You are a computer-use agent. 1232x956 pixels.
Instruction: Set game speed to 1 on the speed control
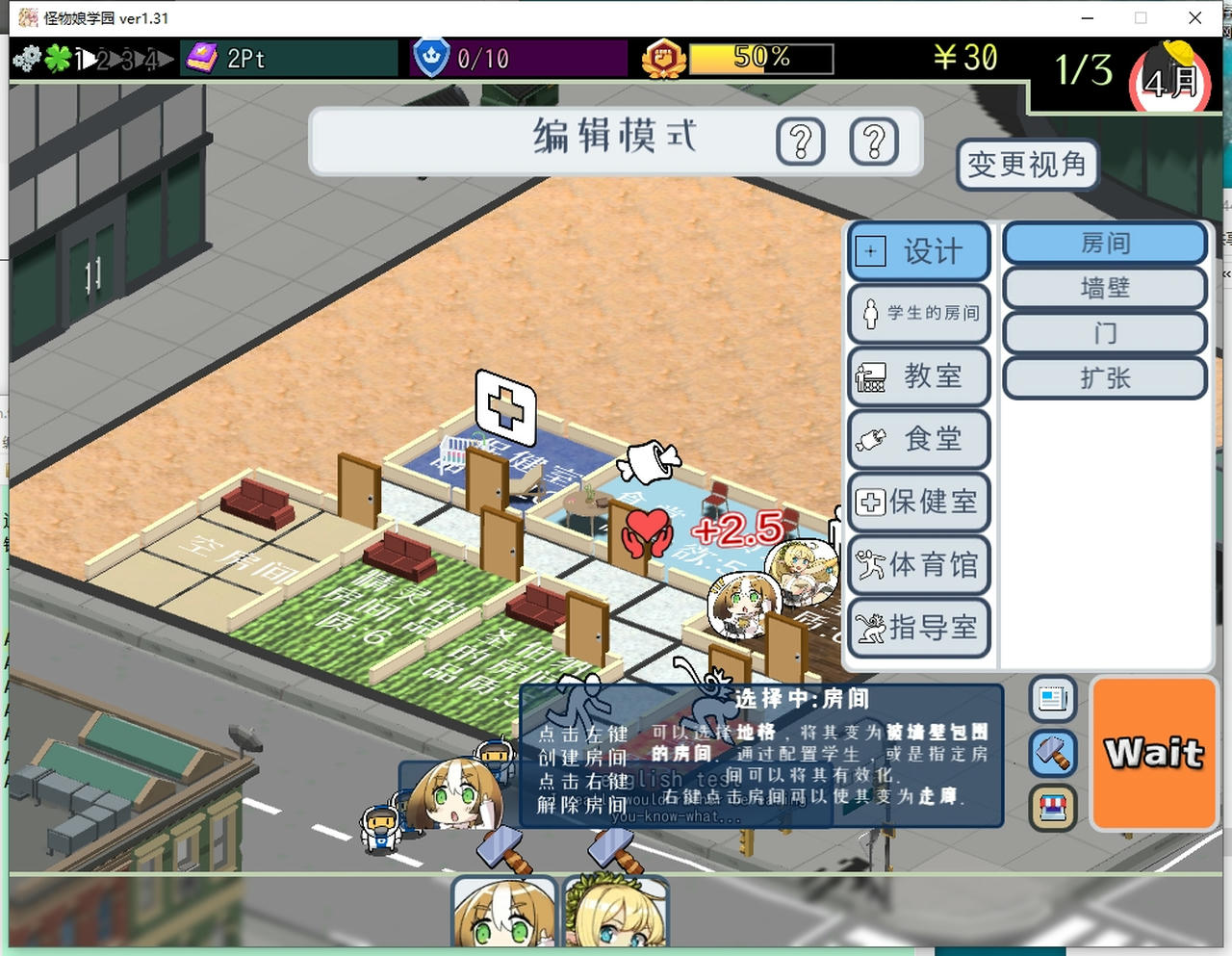(x=82, y=58)
